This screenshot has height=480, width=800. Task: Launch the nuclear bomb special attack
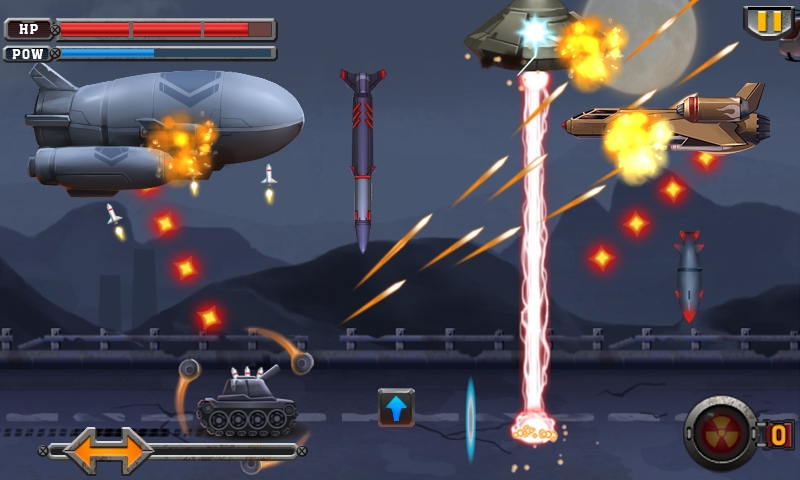pyautogui.click(x=721, y=433)
